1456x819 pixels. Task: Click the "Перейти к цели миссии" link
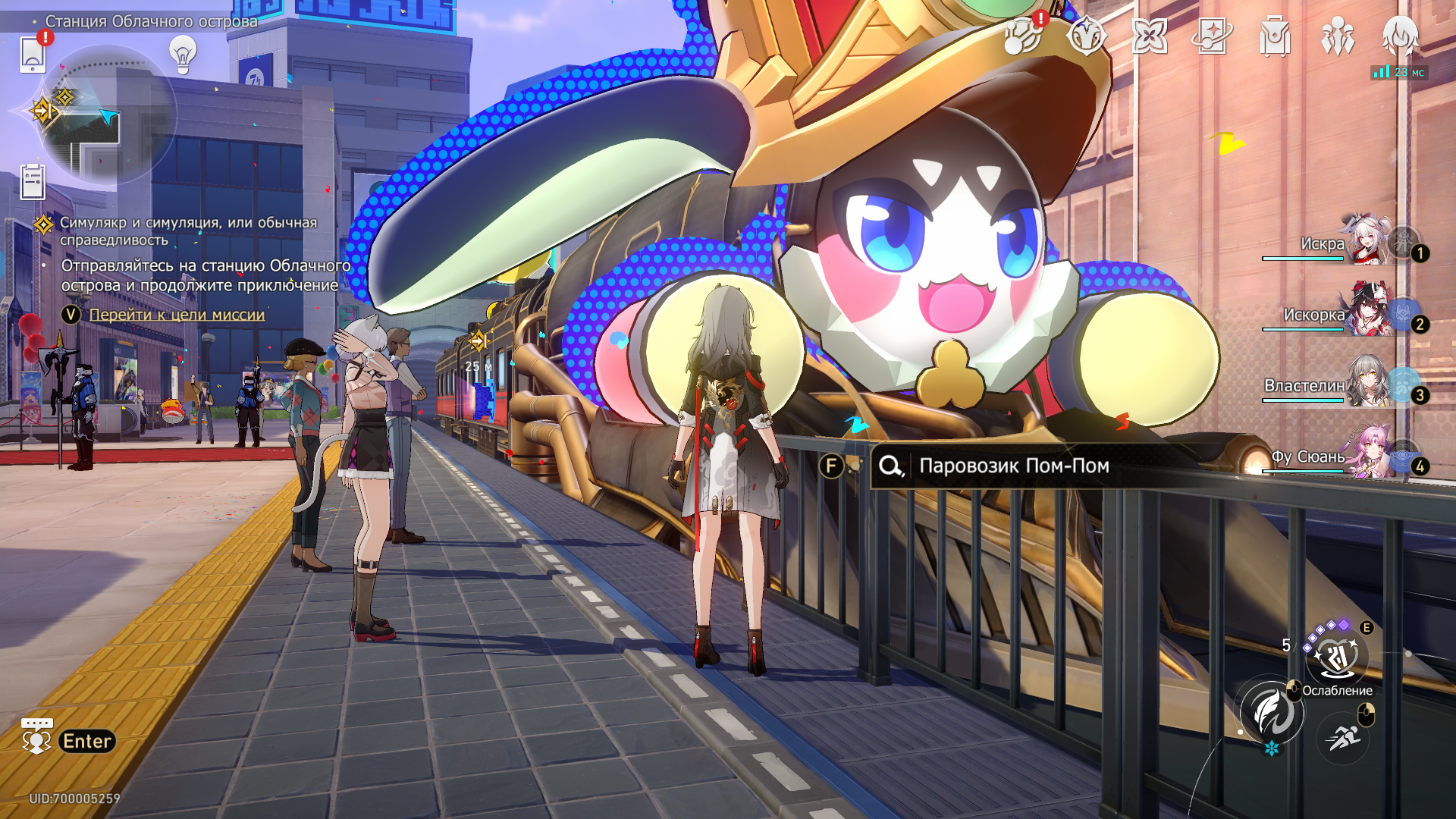pos(177,315)
